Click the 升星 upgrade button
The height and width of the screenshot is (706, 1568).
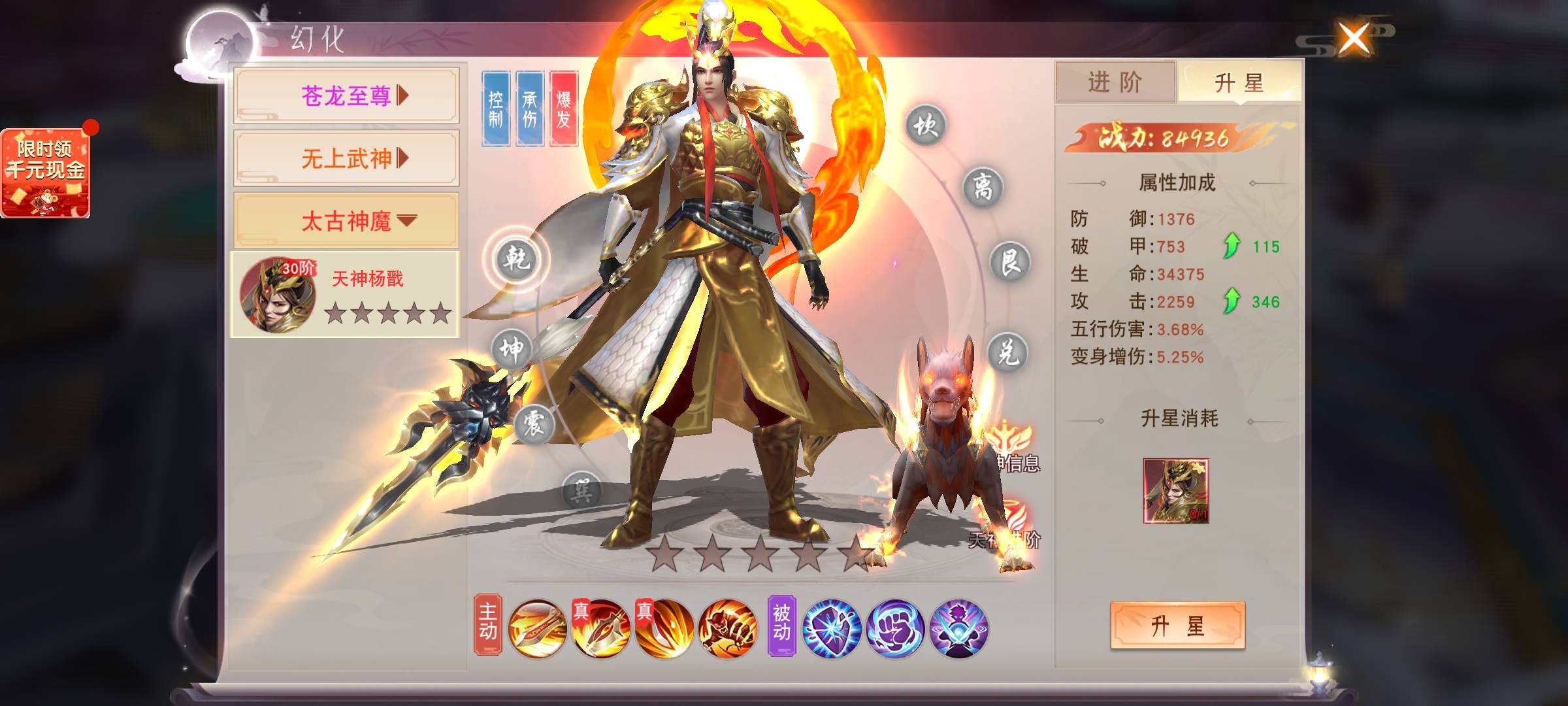pos(1177,626)
